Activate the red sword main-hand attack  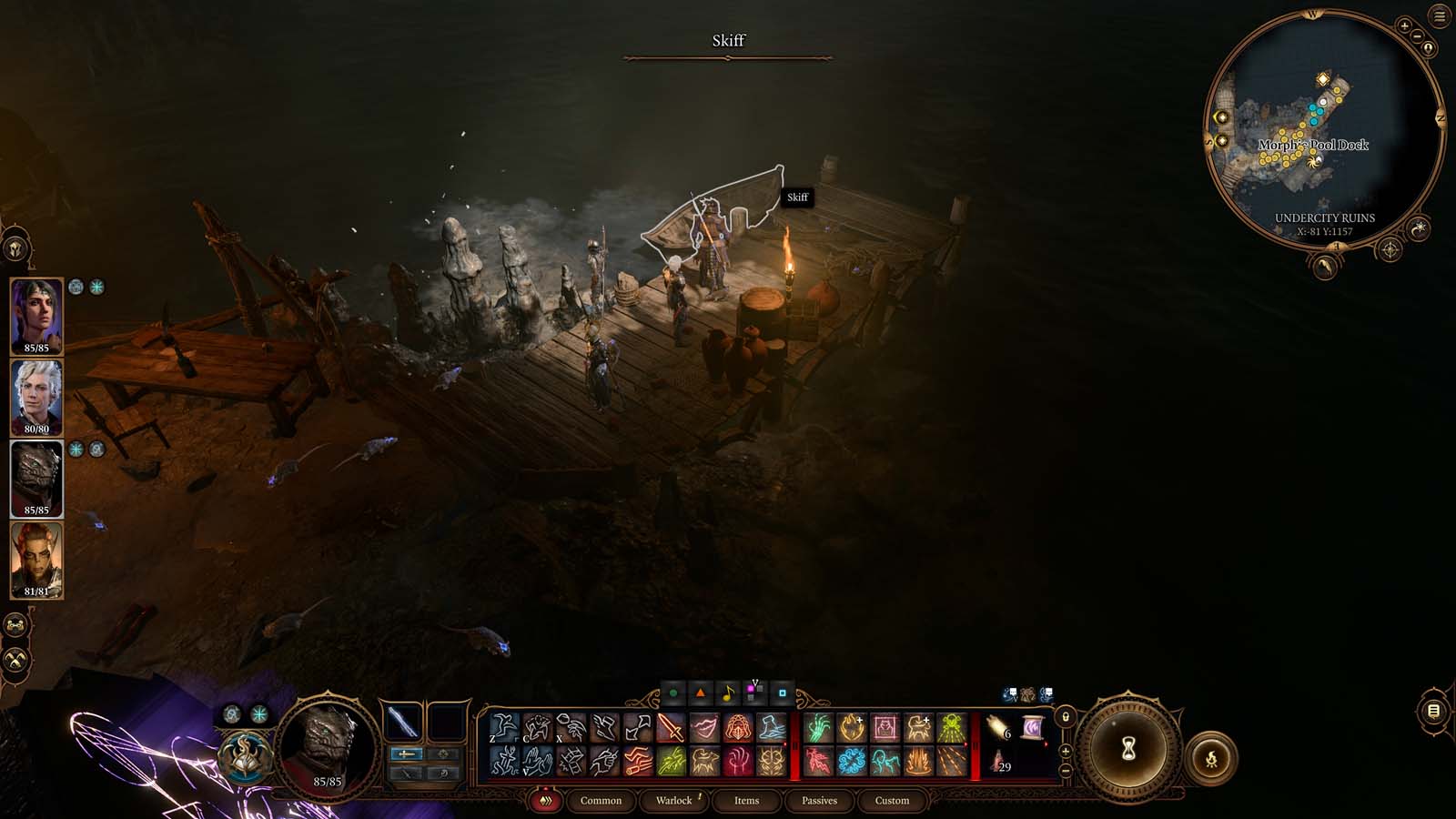[x=671, y=728]
